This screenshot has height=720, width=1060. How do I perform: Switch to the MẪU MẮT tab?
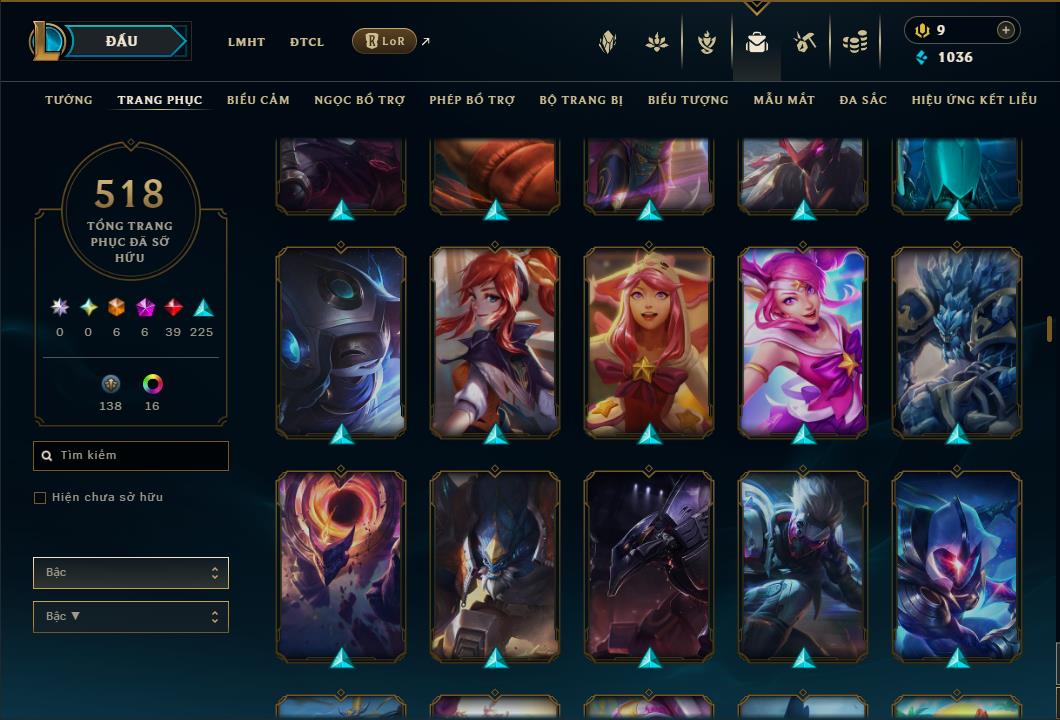point(784,100)
